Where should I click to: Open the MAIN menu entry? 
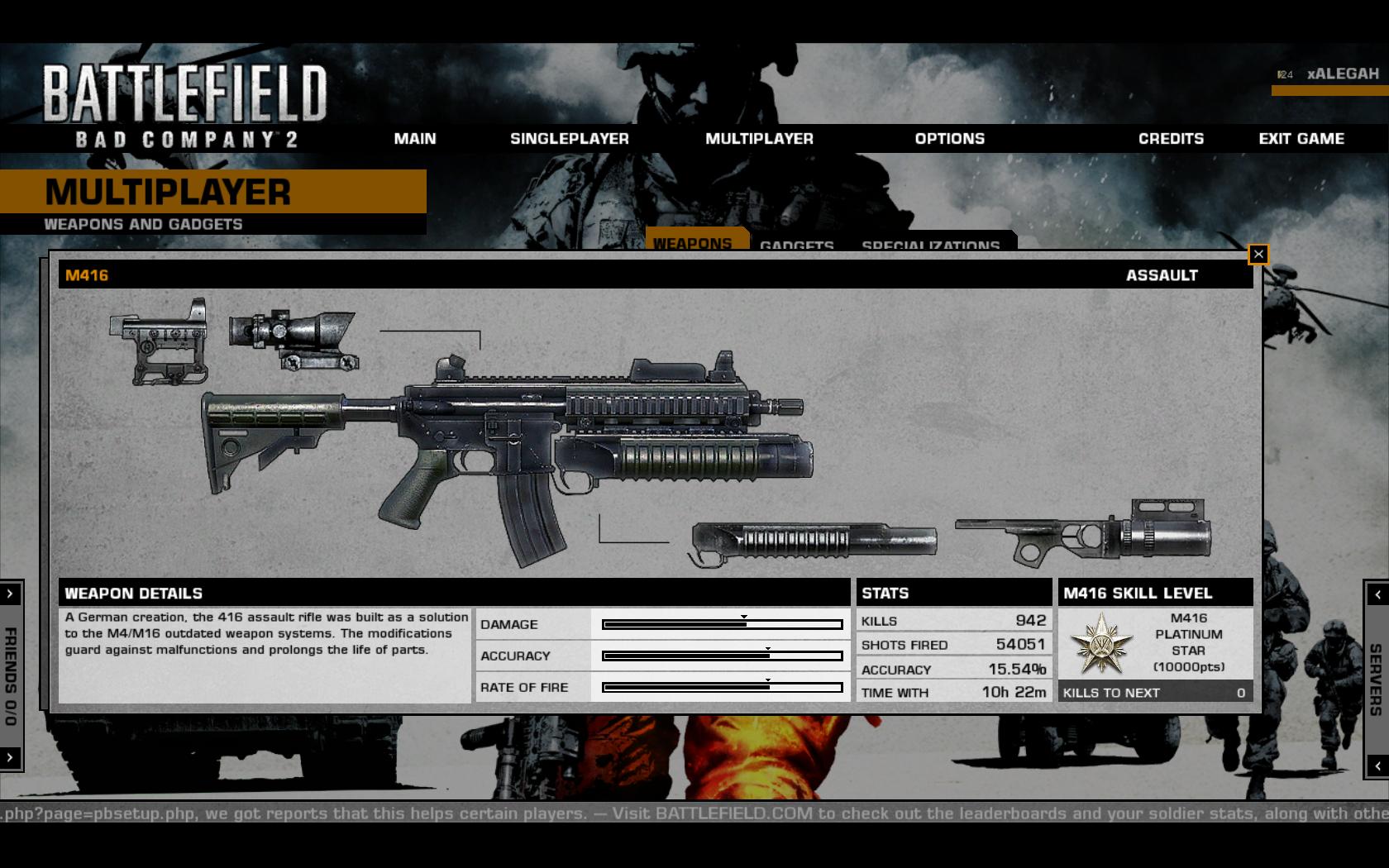point(414,139)
